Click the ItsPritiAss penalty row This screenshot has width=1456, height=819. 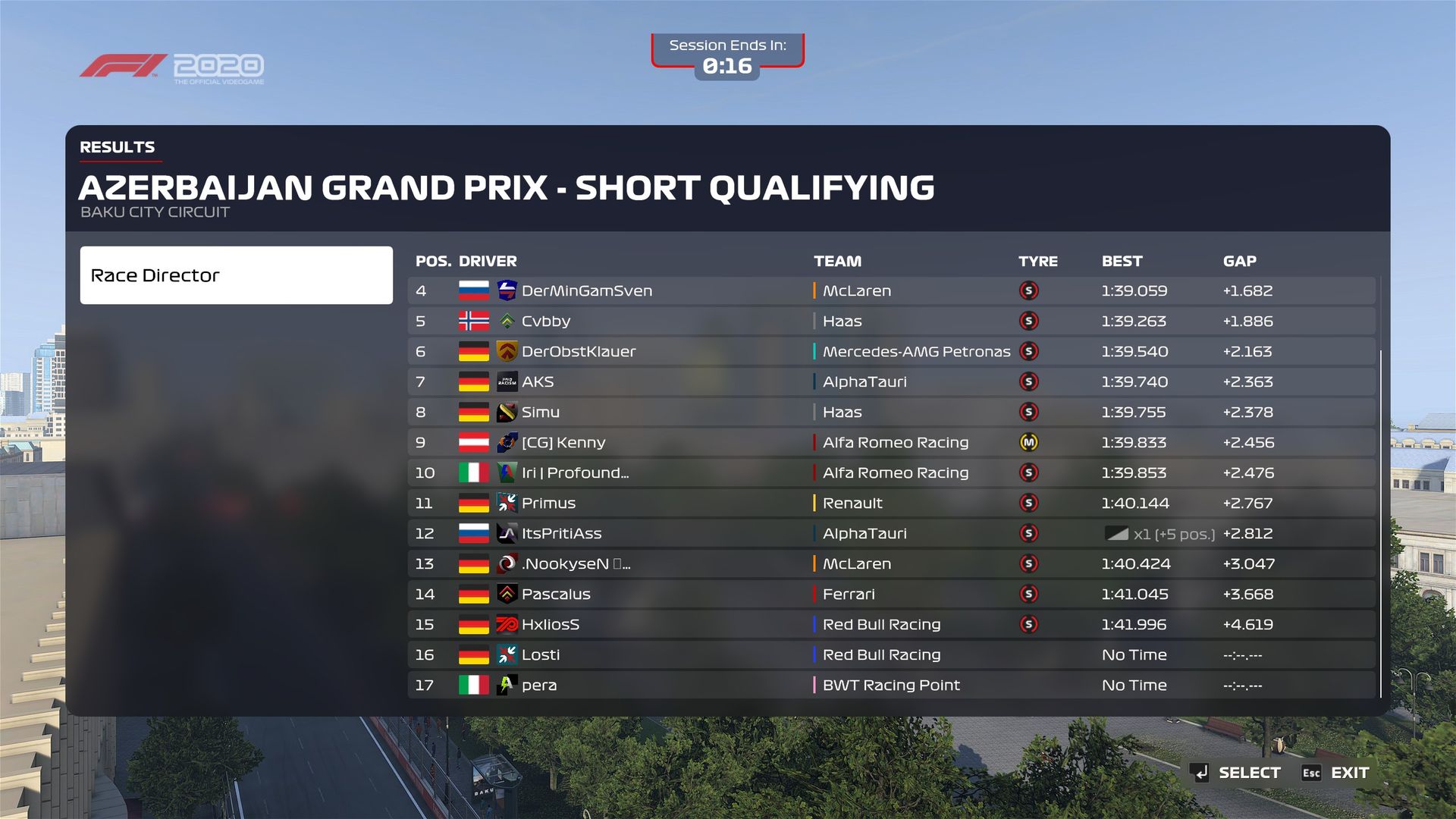(x=891, y=534)
